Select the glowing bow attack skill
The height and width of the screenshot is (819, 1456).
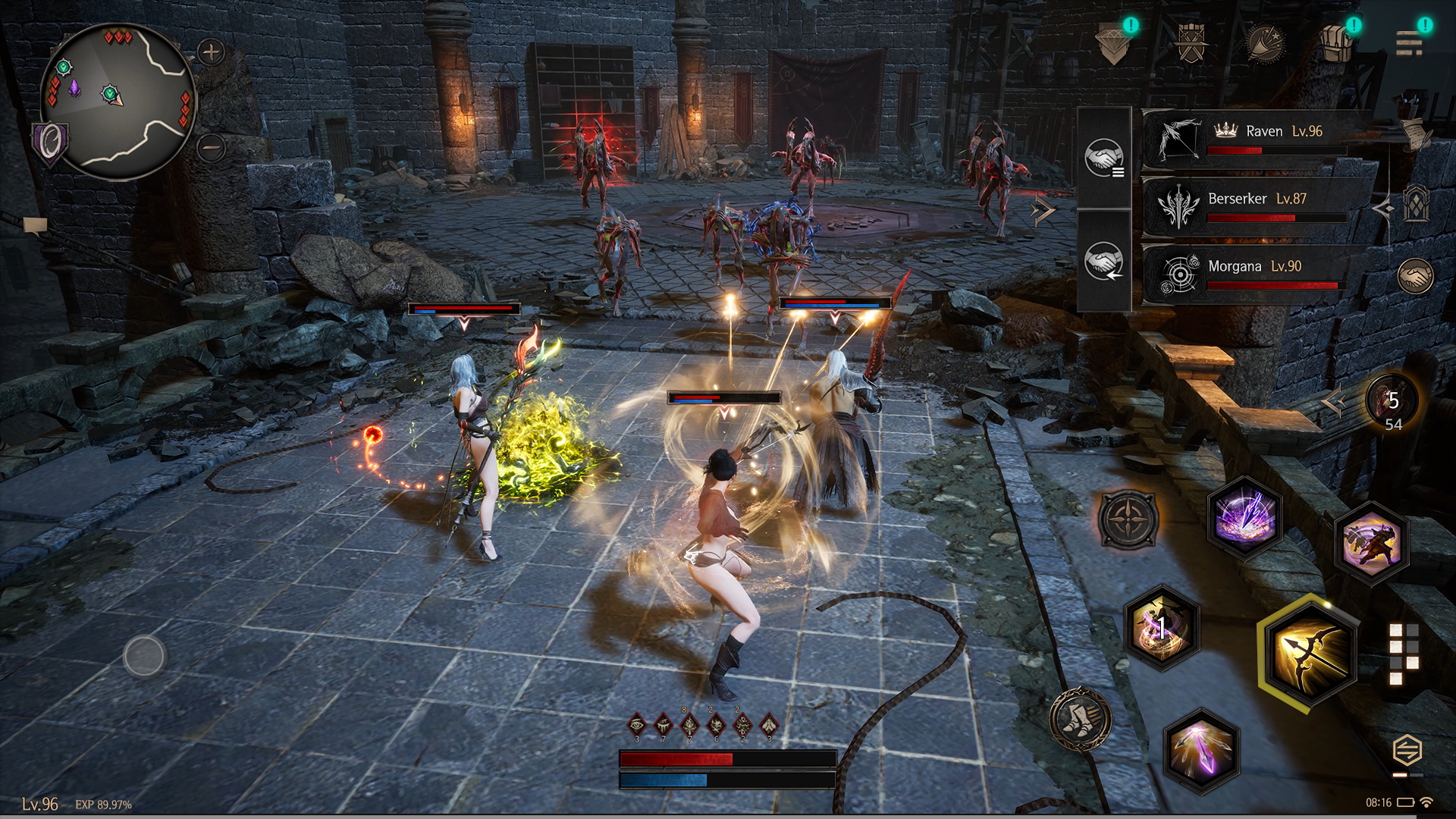coord(1310,651)
